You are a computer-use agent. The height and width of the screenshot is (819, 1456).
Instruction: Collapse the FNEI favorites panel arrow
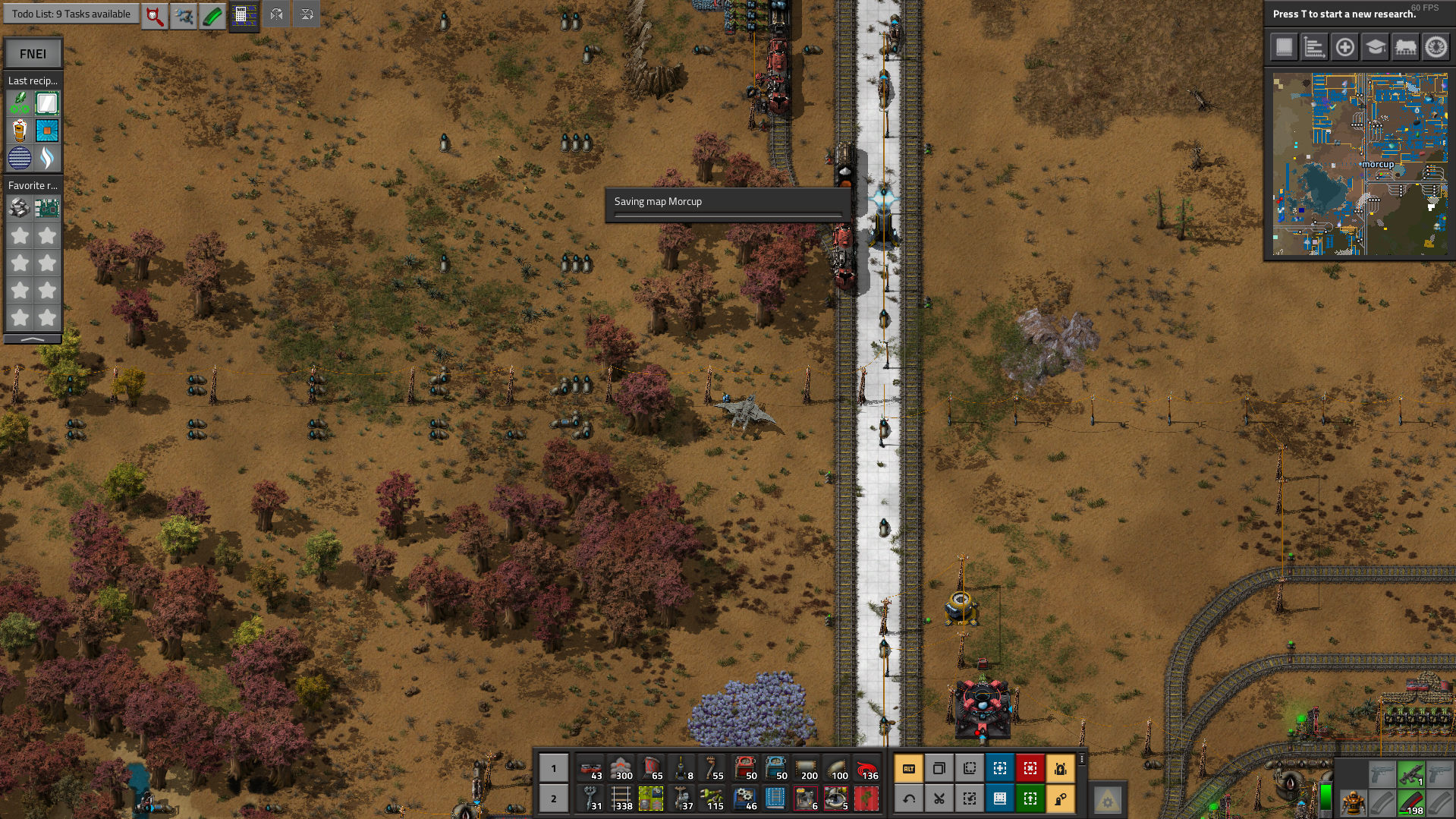tap(33, 339)
